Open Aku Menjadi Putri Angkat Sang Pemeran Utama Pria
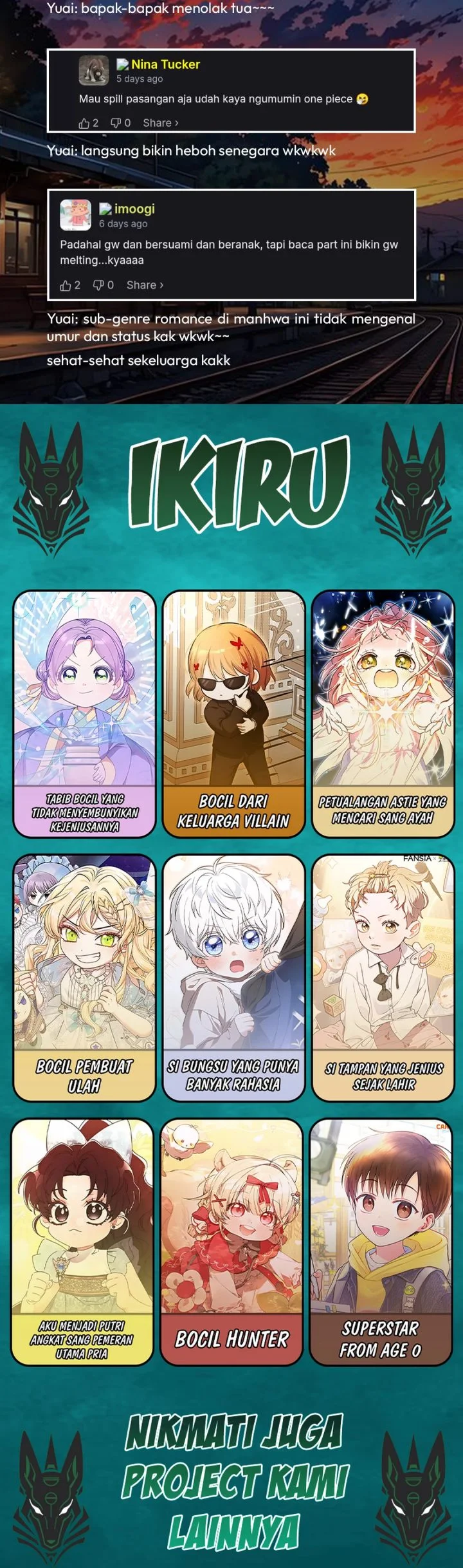The image size is (463, 1568). 82,1242
